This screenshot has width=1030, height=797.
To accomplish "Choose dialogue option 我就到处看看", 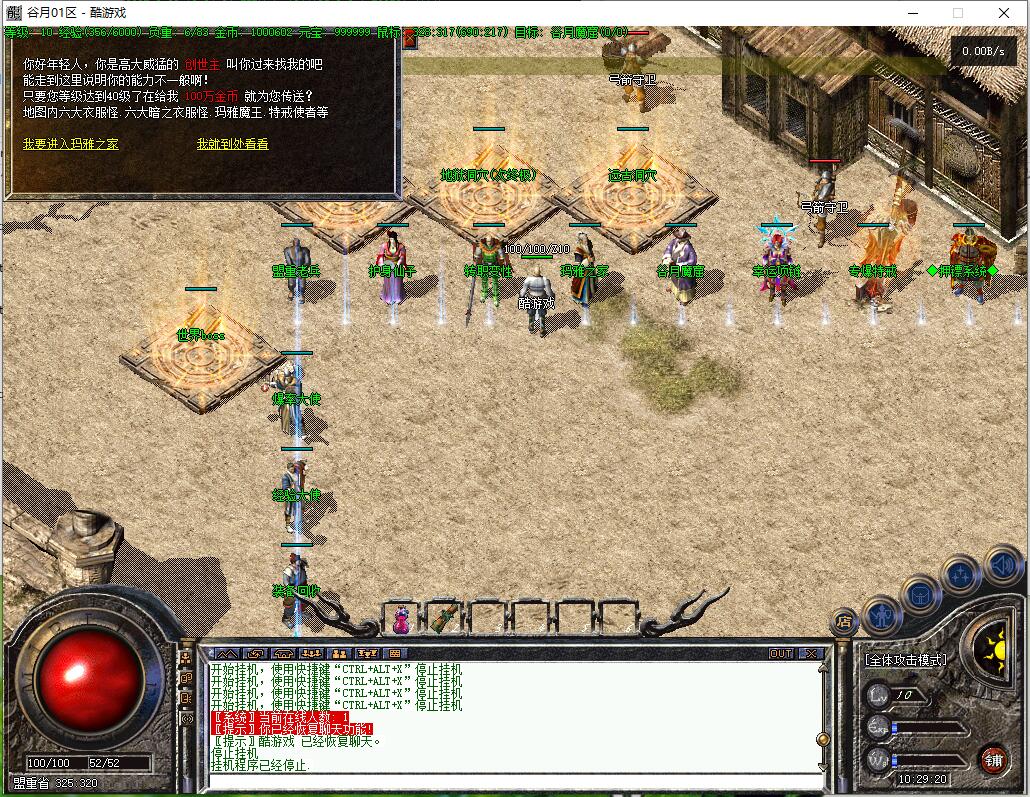I will point(232,144).
